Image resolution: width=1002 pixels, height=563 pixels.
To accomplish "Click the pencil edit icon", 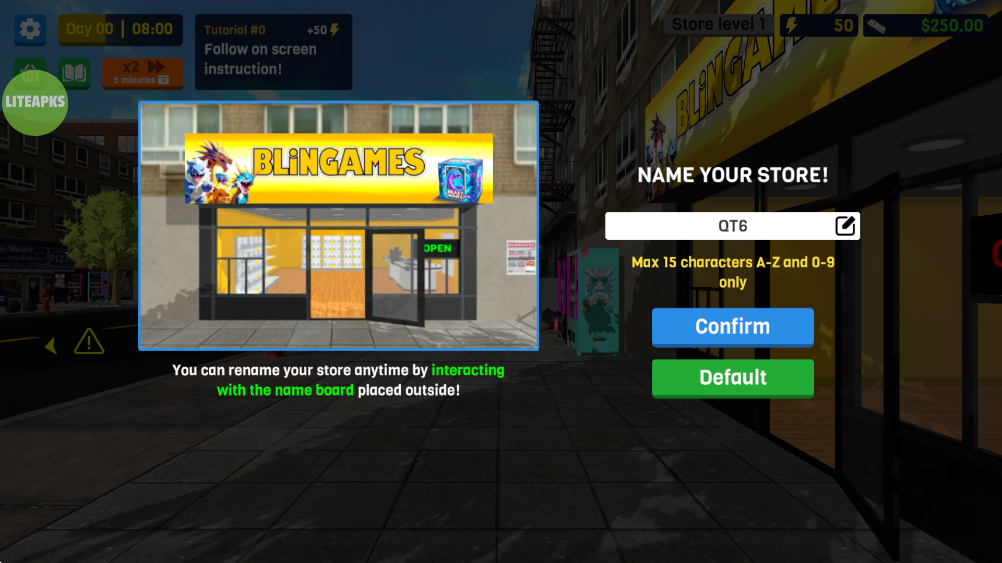I will pos(845,226).
